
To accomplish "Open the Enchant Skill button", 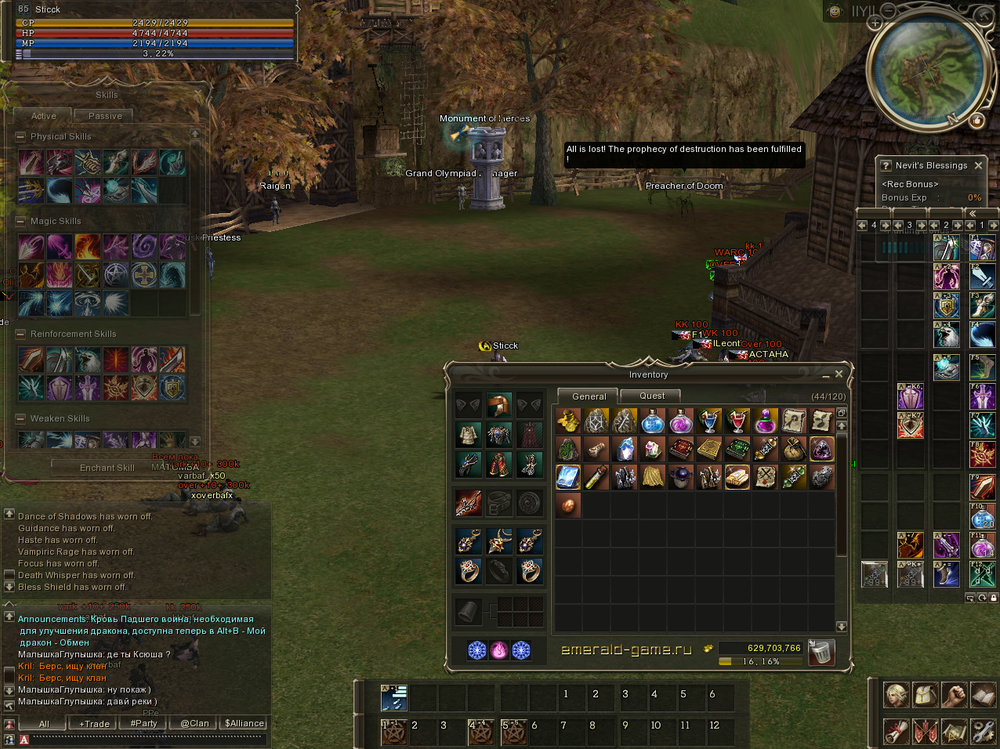I will coord(108,467).
